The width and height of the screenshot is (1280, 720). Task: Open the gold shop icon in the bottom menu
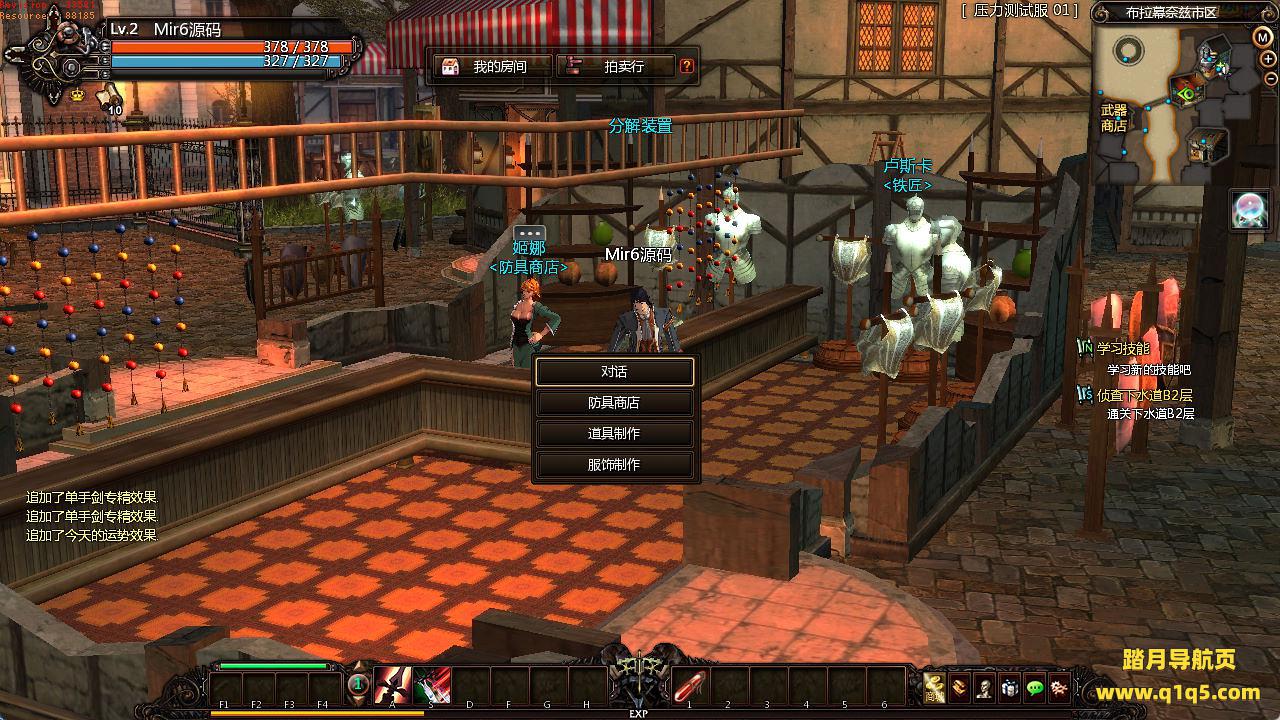pyautogui.click(x=935, y=687)
